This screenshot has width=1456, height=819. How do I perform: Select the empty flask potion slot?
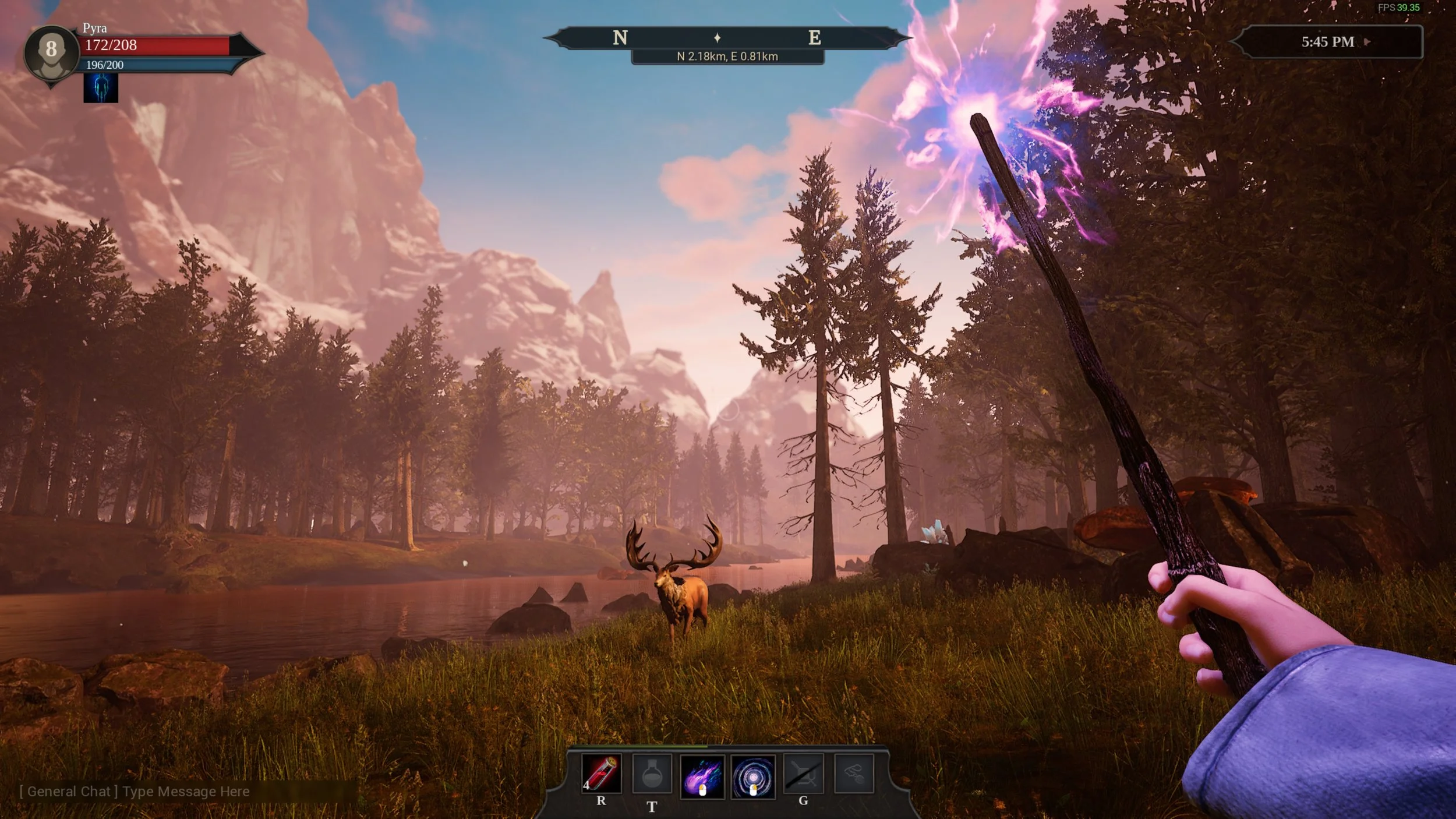(652, 774)
